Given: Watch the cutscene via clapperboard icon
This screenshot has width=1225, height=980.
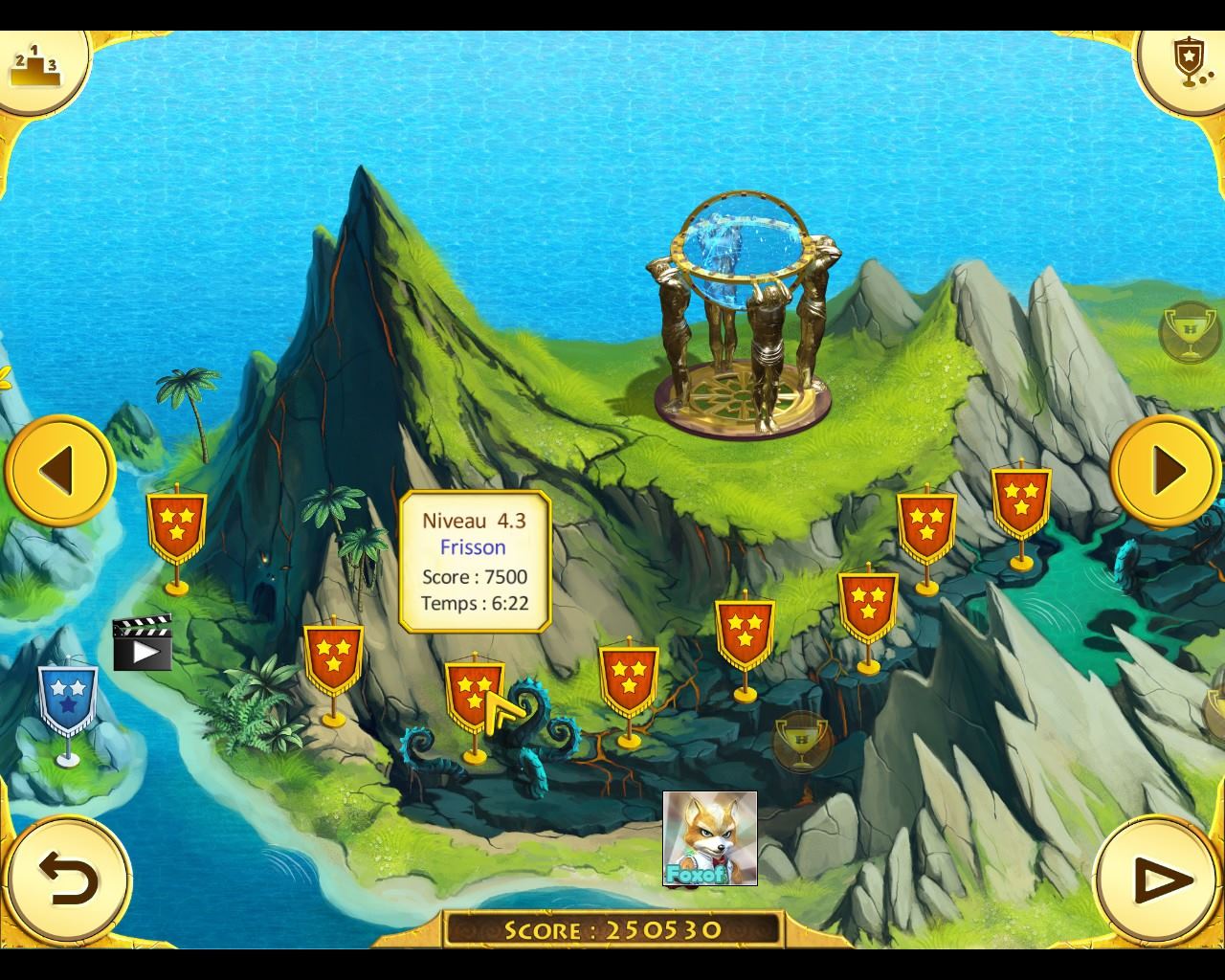Looking at the screenshot, I should (142, 643).
